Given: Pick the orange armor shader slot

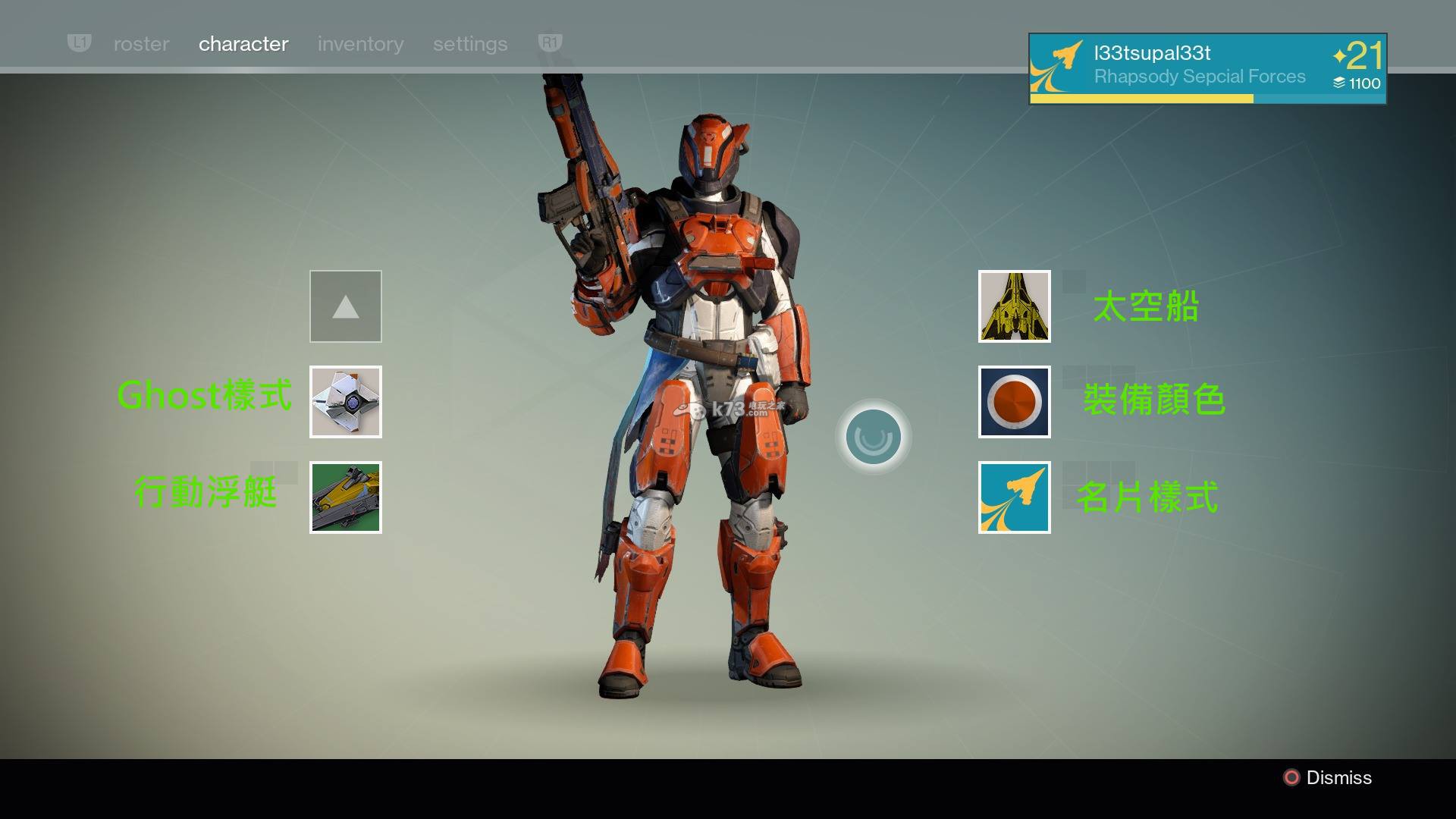Looking at the screenshot, I should click(1015, 402).
